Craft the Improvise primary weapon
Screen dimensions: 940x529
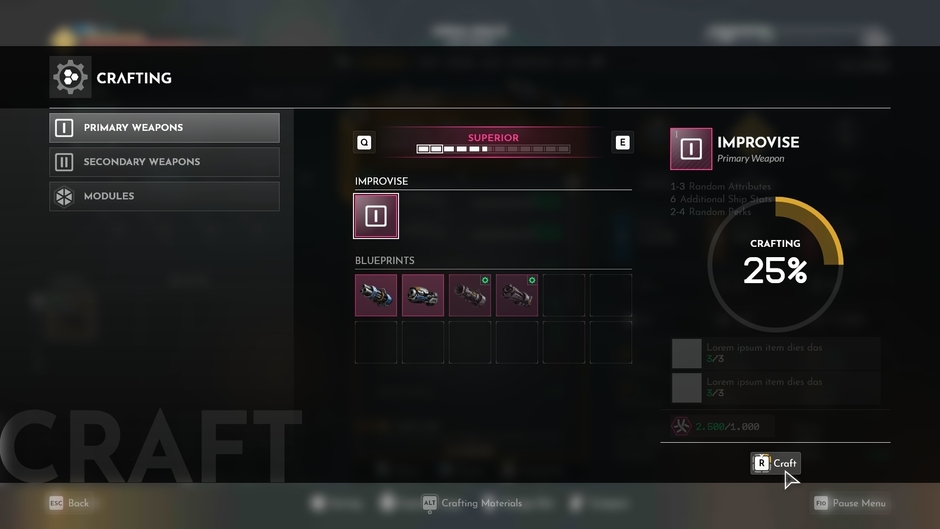tap(776, 463)
